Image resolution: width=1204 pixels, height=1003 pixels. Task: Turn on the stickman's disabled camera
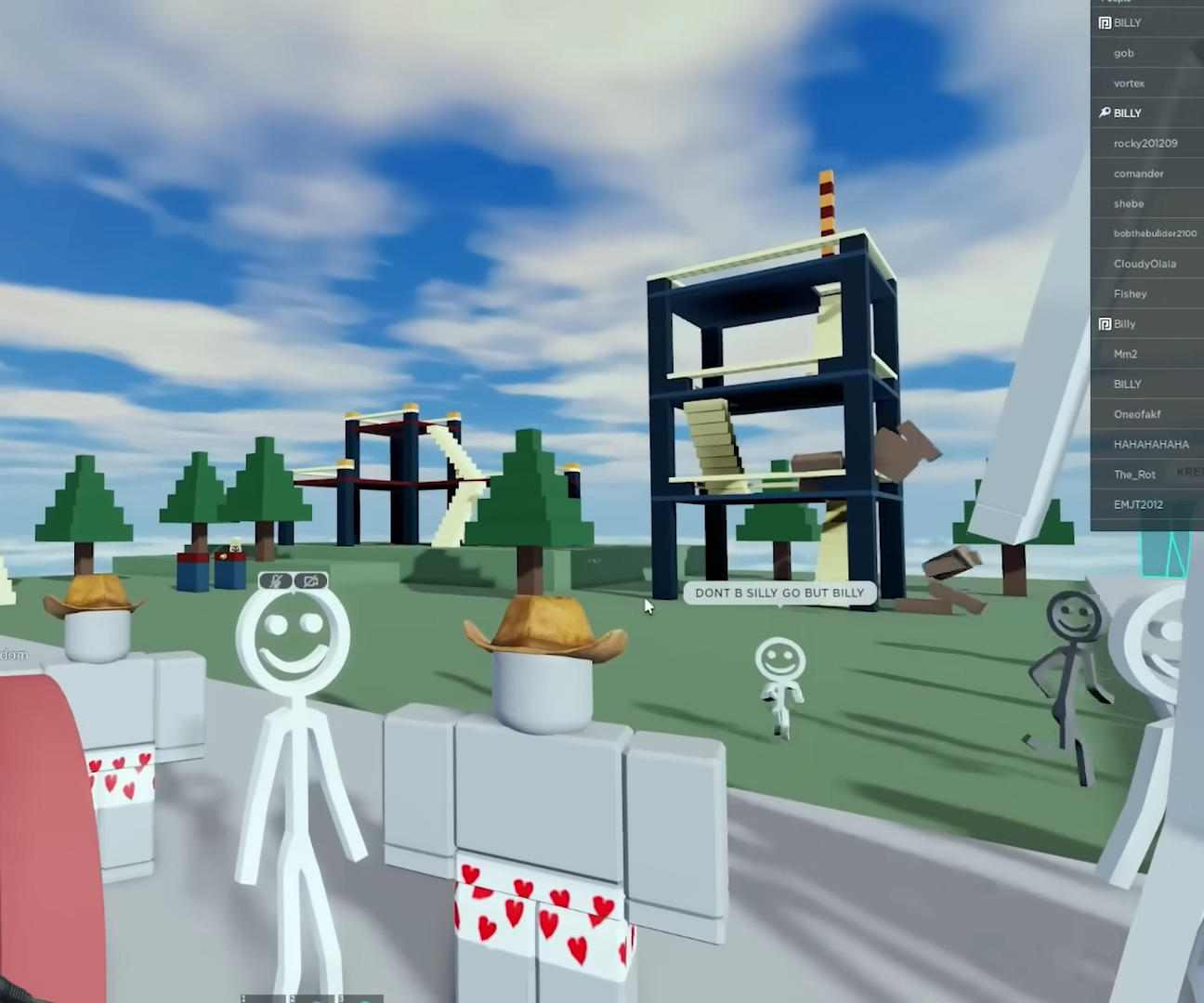309,580
